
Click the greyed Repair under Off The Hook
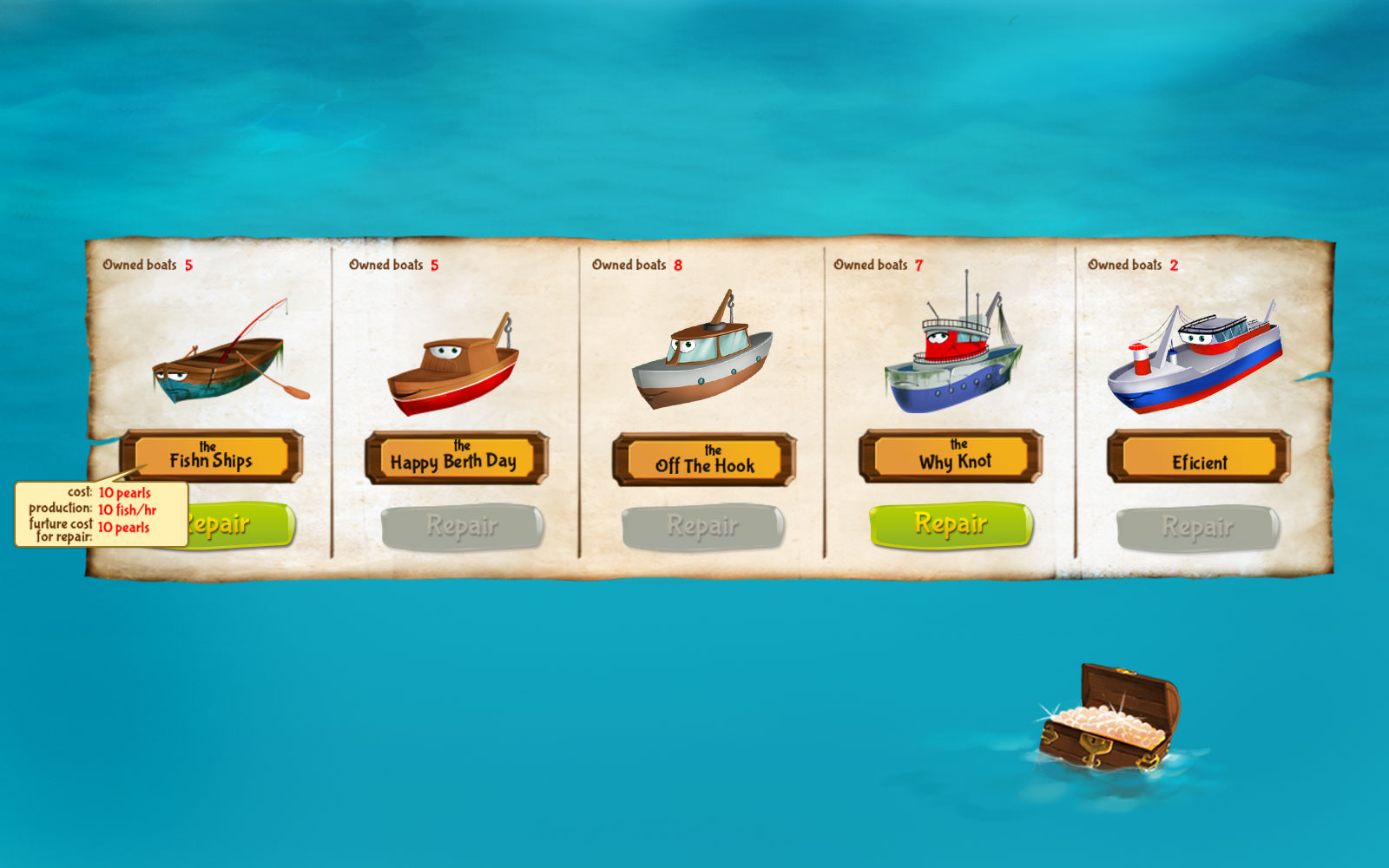703,527
